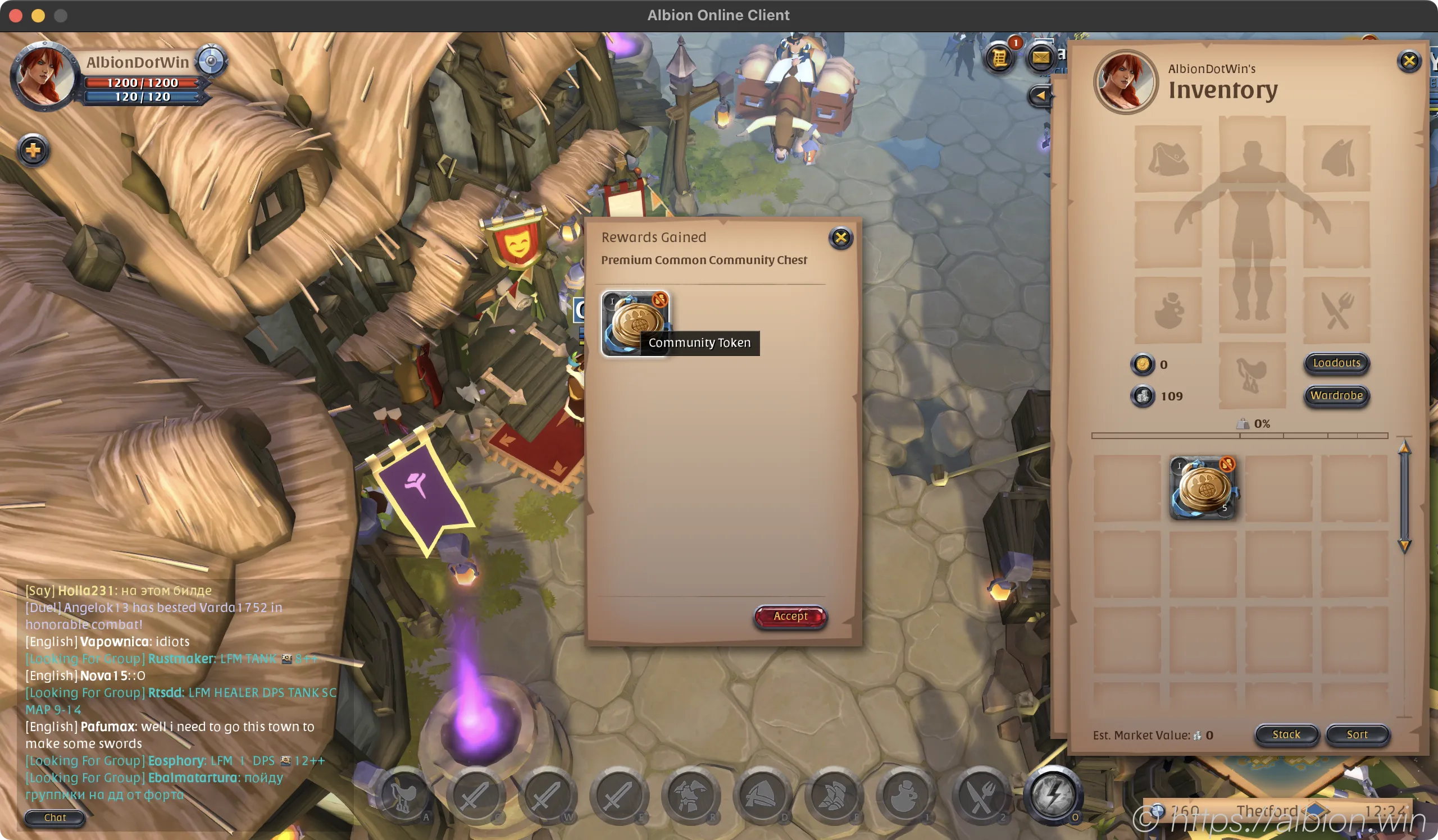
Task: Click the target icon beside player name
Action: coord(211,61)
